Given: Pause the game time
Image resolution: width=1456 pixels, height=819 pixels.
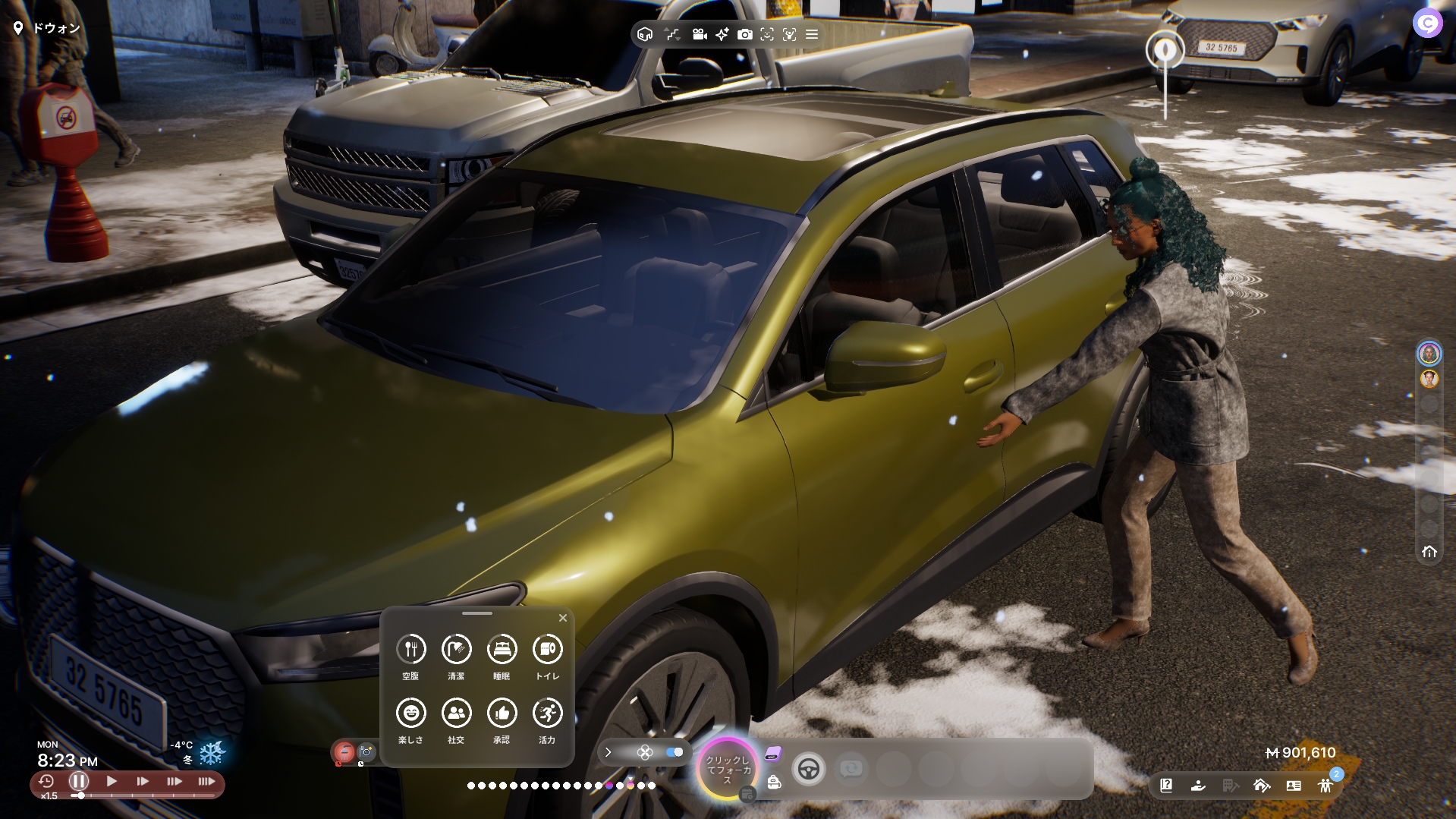Looking at the screenshot, I should [79, 781].
